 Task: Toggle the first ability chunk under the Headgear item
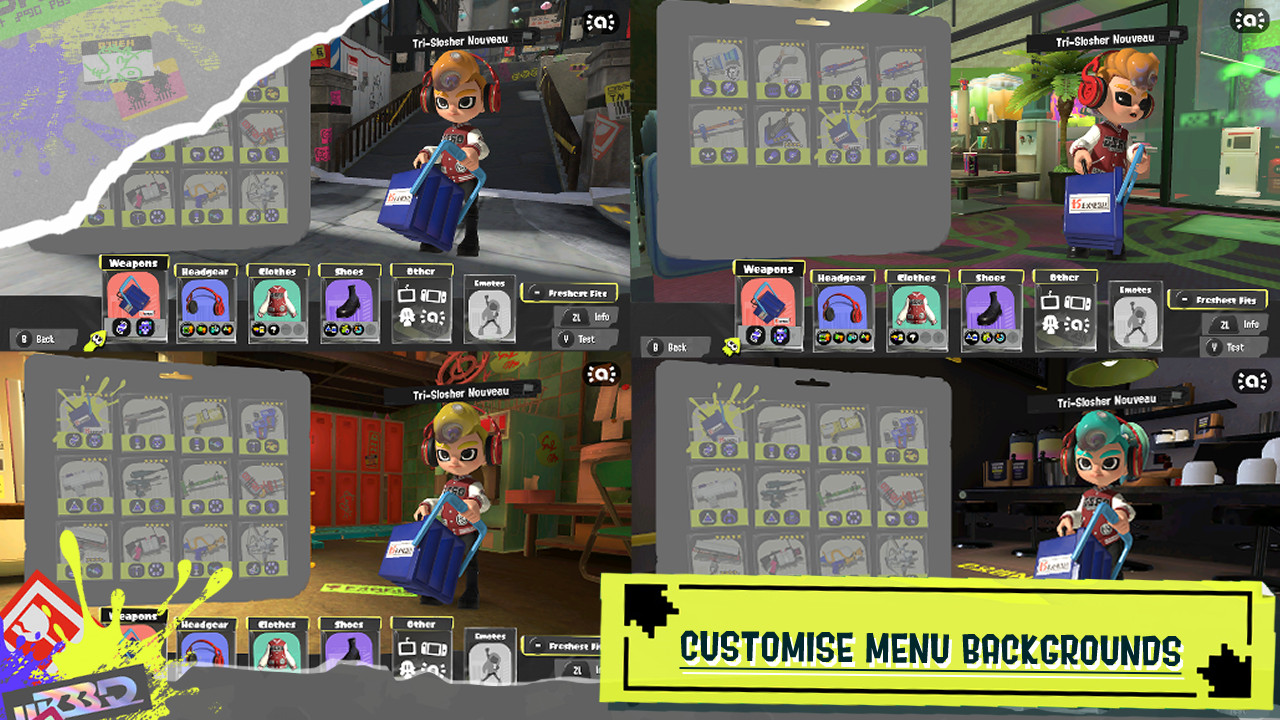coord(188,327)
